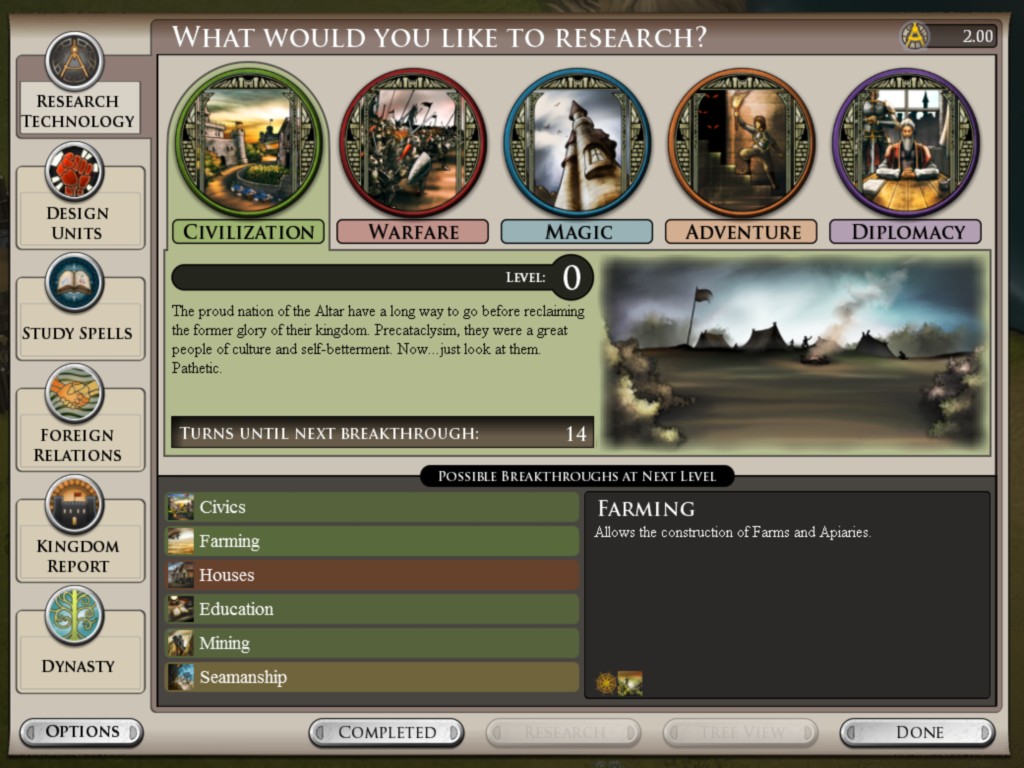This screenshot has height=768, width=1024.
Task: Select the Mining breakthrough row
Action: [x=372, y=643]
